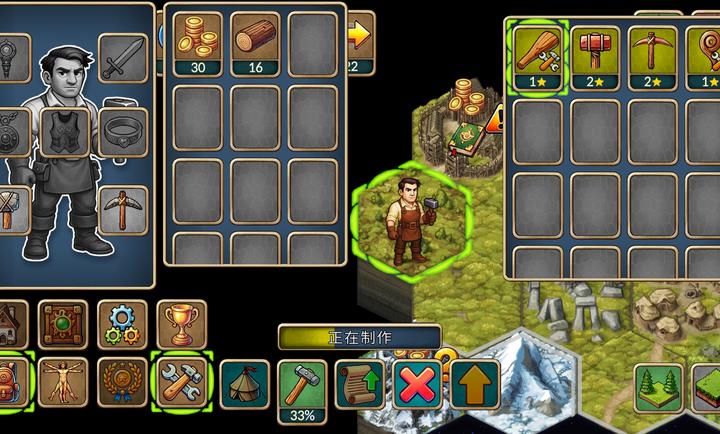This screenshot has width=720, height=434.
Task: Select the pickaxe tool equipment slot
Action: coord(124,209)
